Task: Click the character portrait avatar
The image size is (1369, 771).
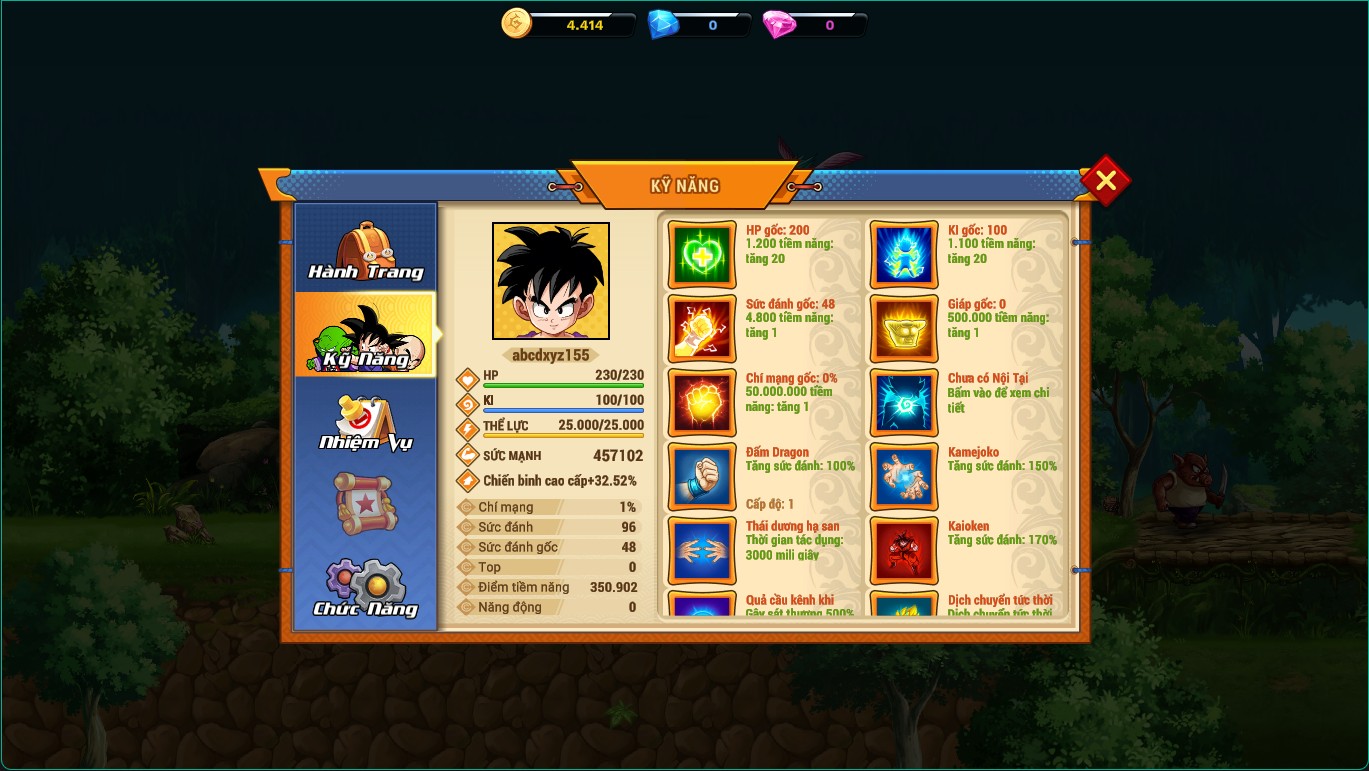Action: tap(551, 281)
